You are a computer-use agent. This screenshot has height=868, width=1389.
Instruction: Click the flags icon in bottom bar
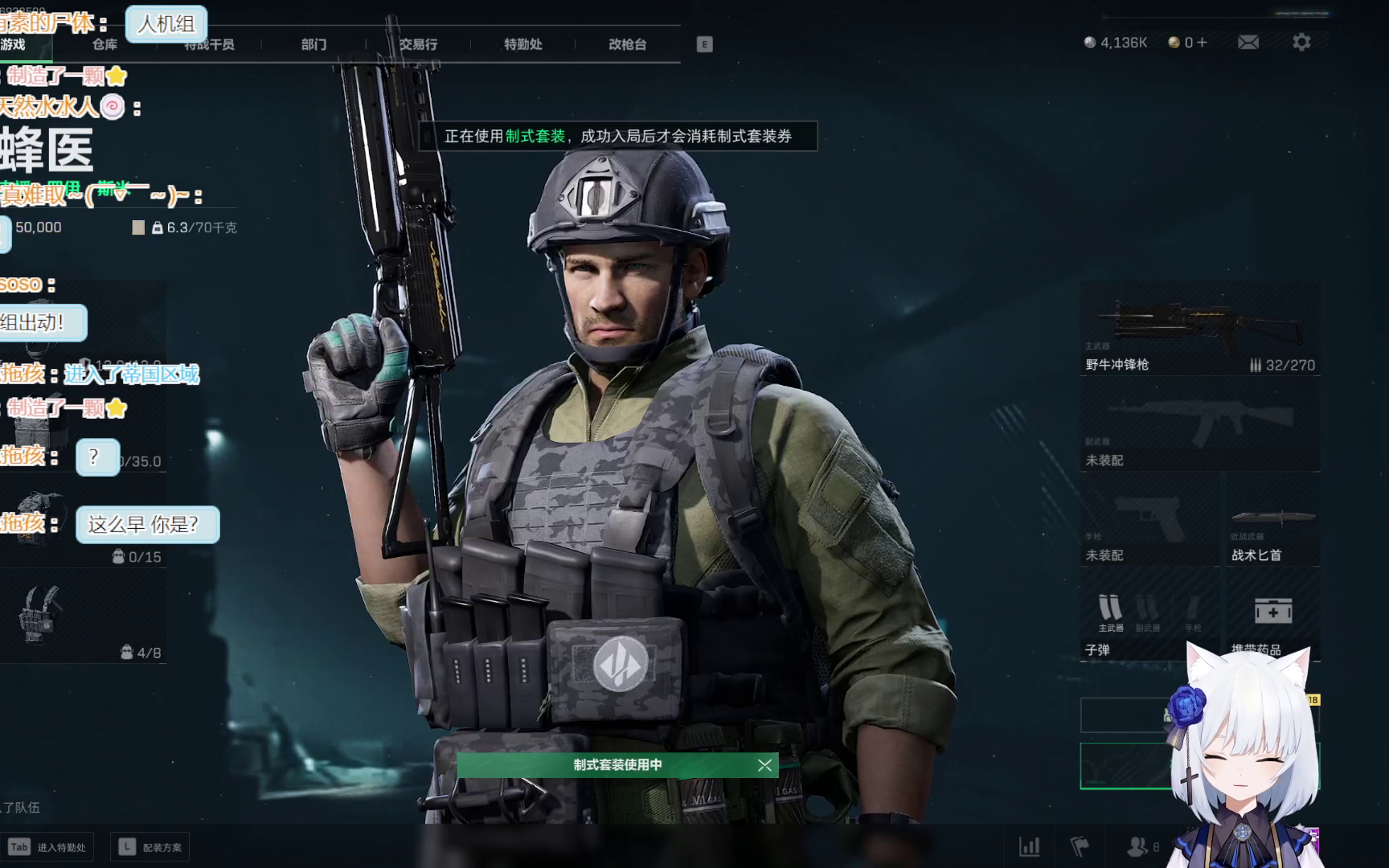pos(1080,846)
